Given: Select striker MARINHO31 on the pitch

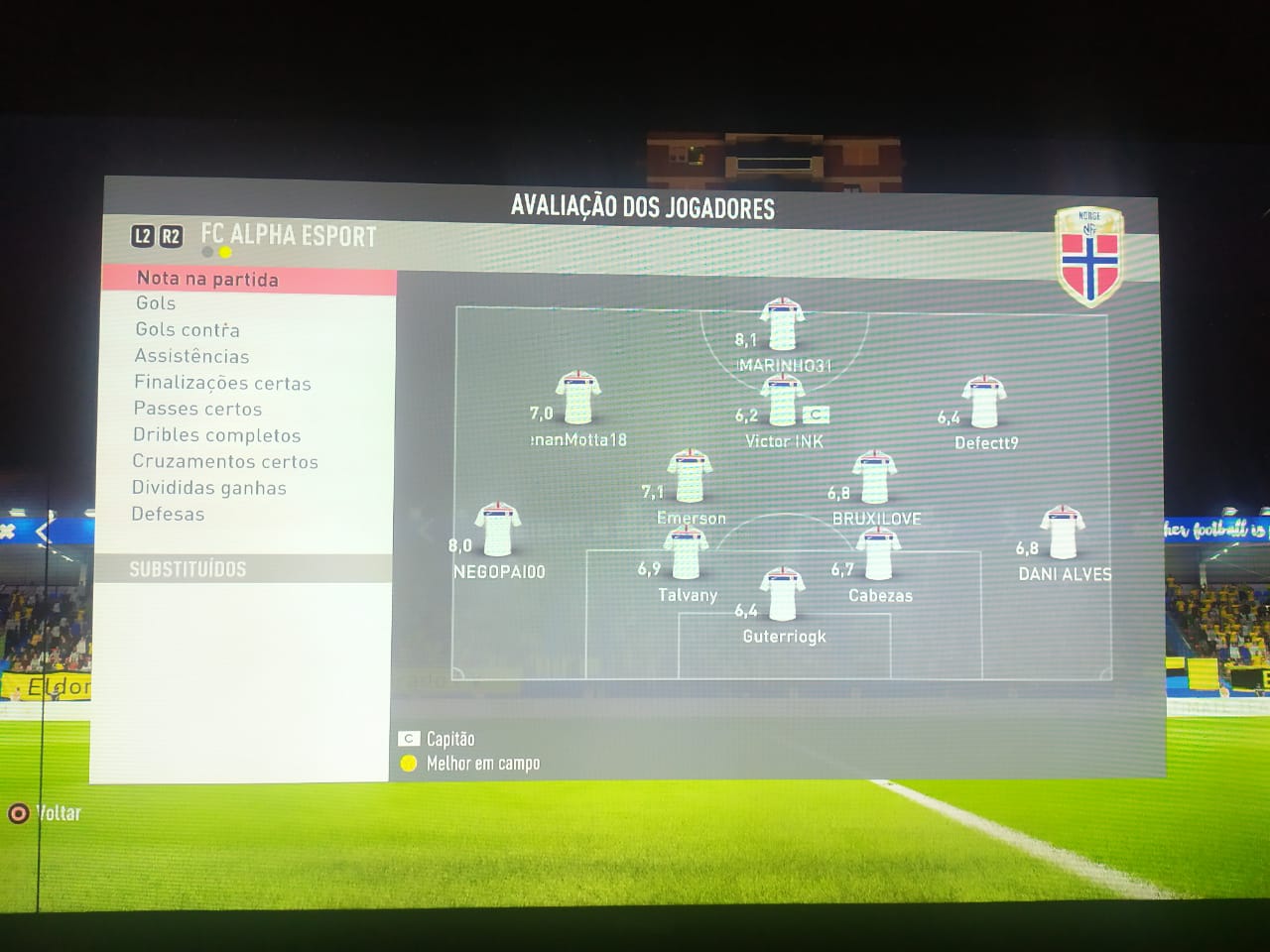Looking at the screenshot, I should [782, 323].
